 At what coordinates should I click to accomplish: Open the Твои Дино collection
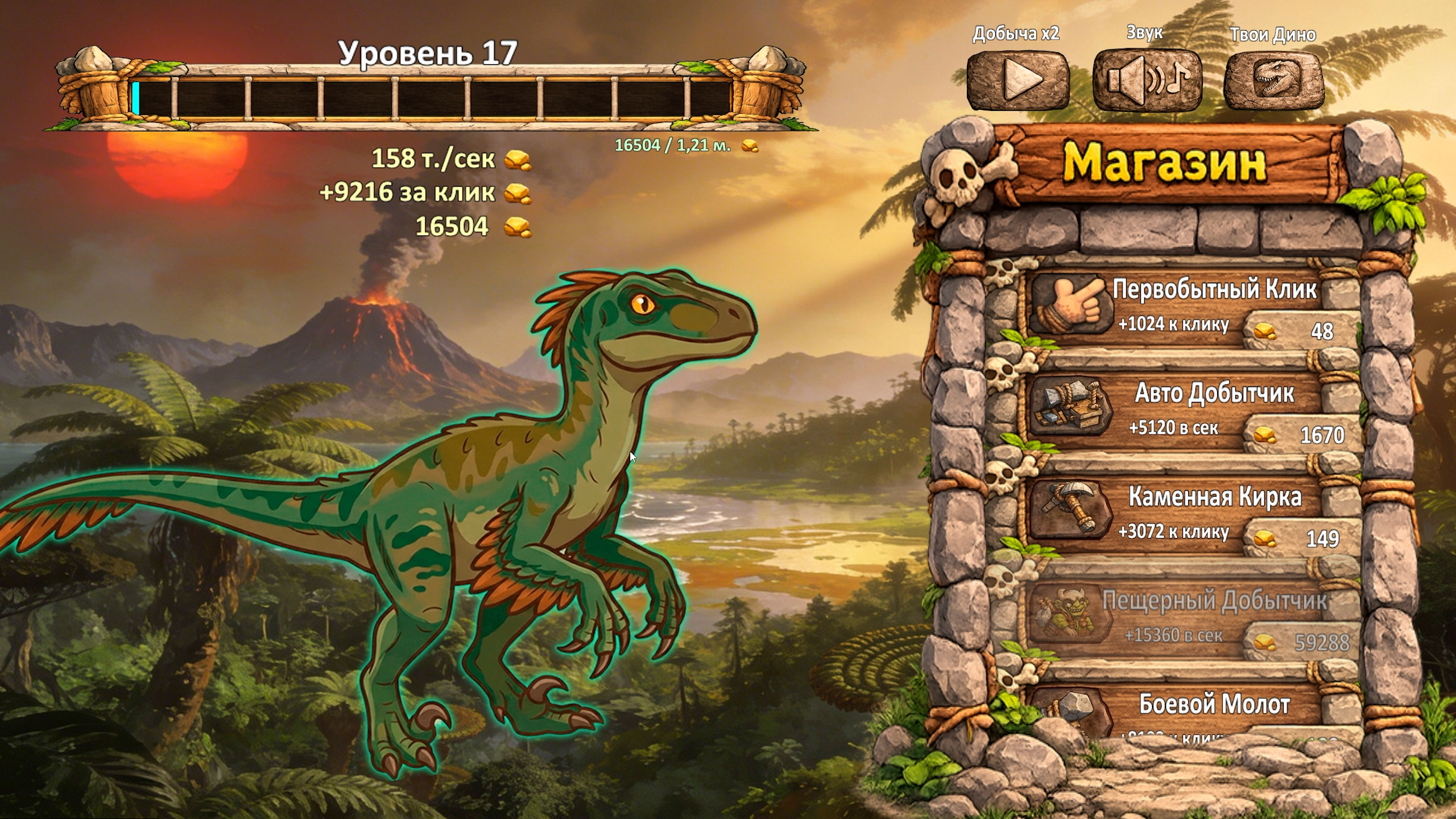(1274, 80)
